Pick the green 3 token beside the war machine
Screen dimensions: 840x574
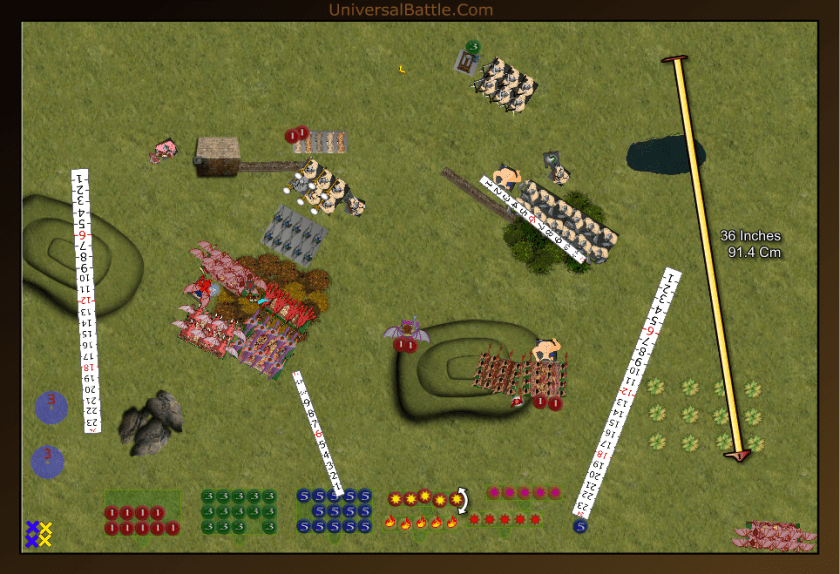pos(473,46)
